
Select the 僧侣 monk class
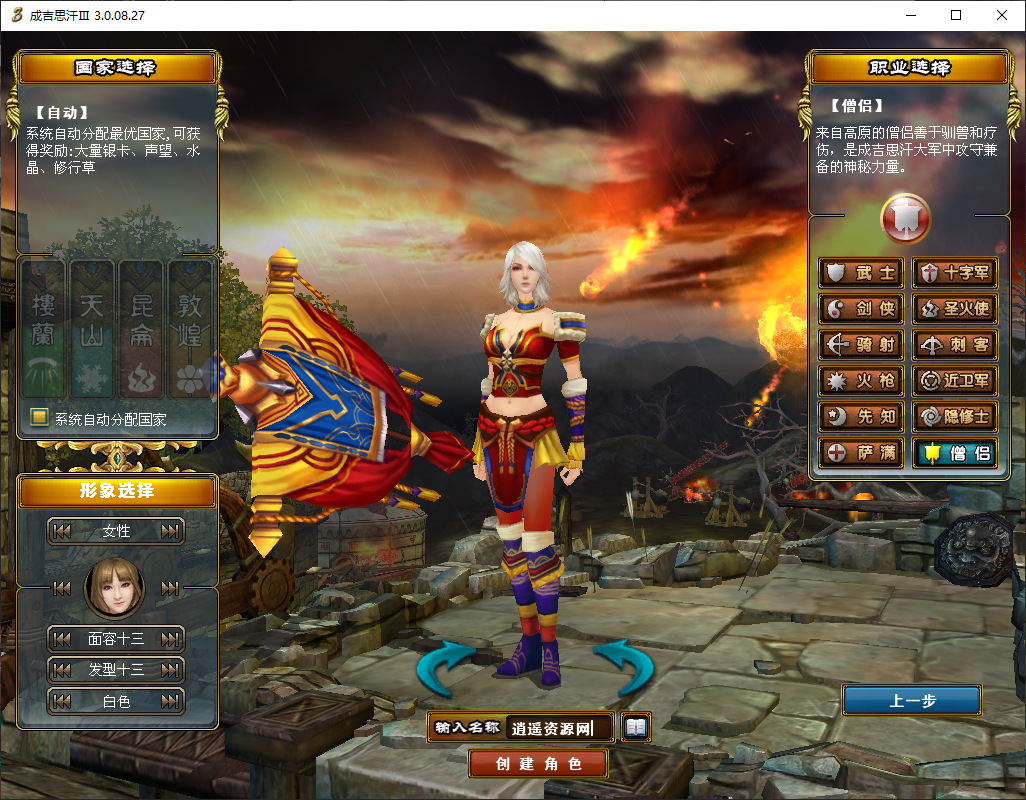[955, 453]
